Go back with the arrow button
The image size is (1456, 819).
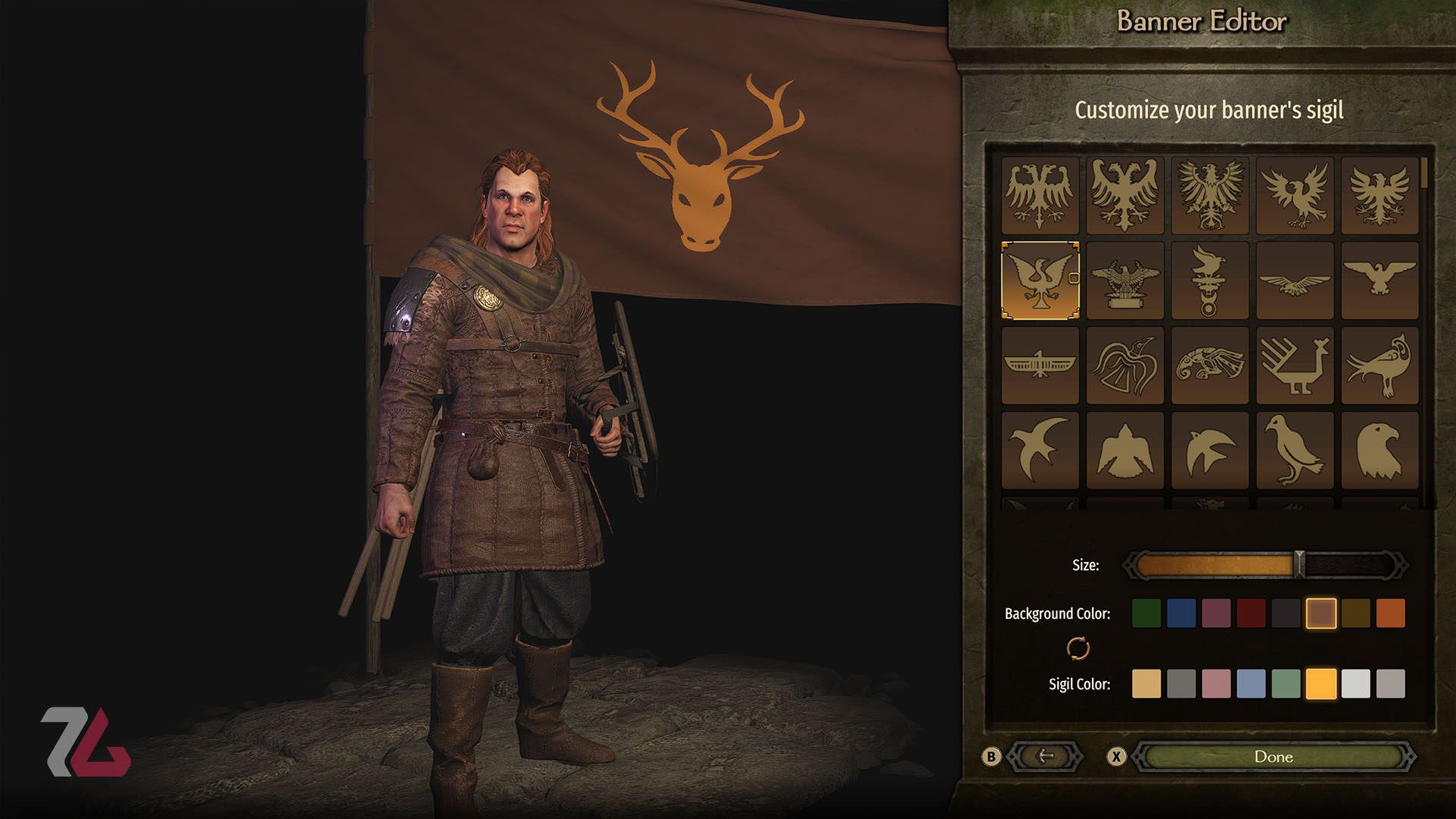[x=1046, y=756]
